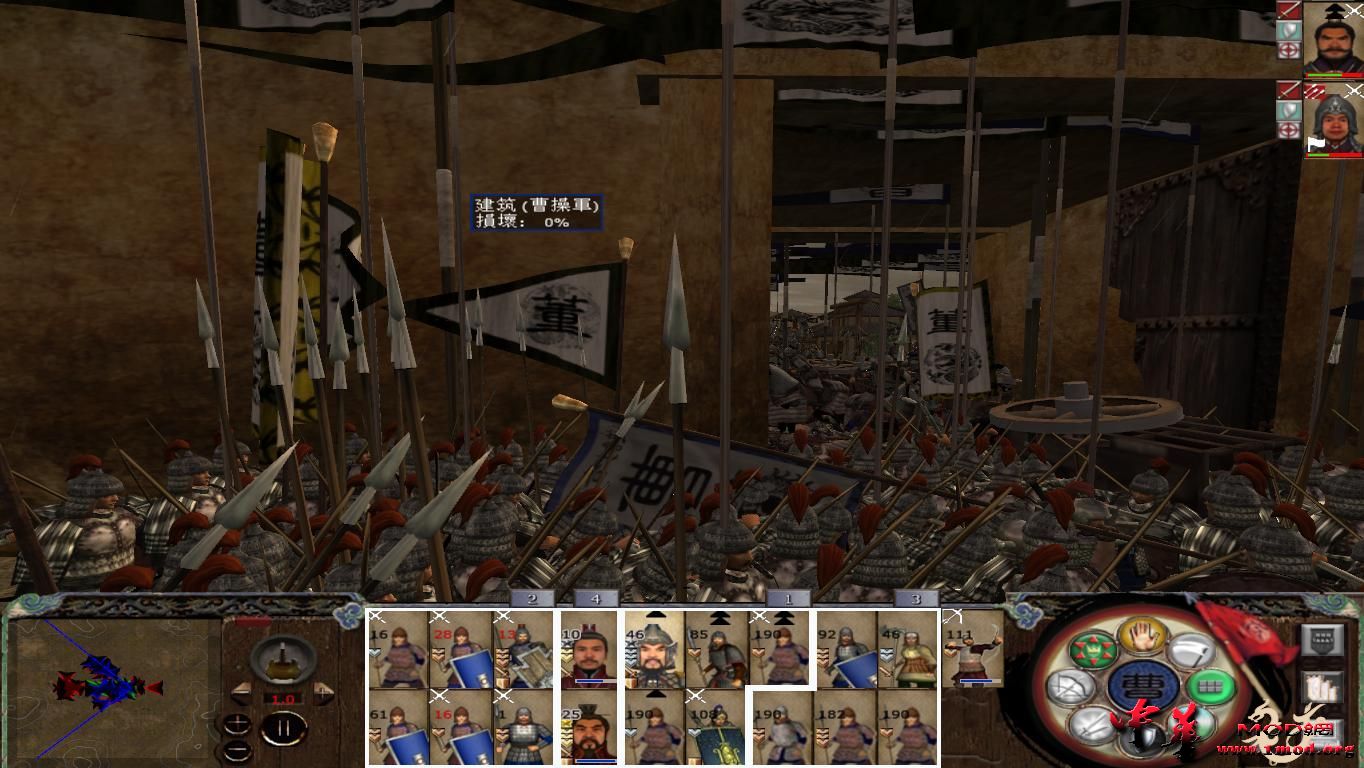Select the melee sword command icon

[1090, 727]
